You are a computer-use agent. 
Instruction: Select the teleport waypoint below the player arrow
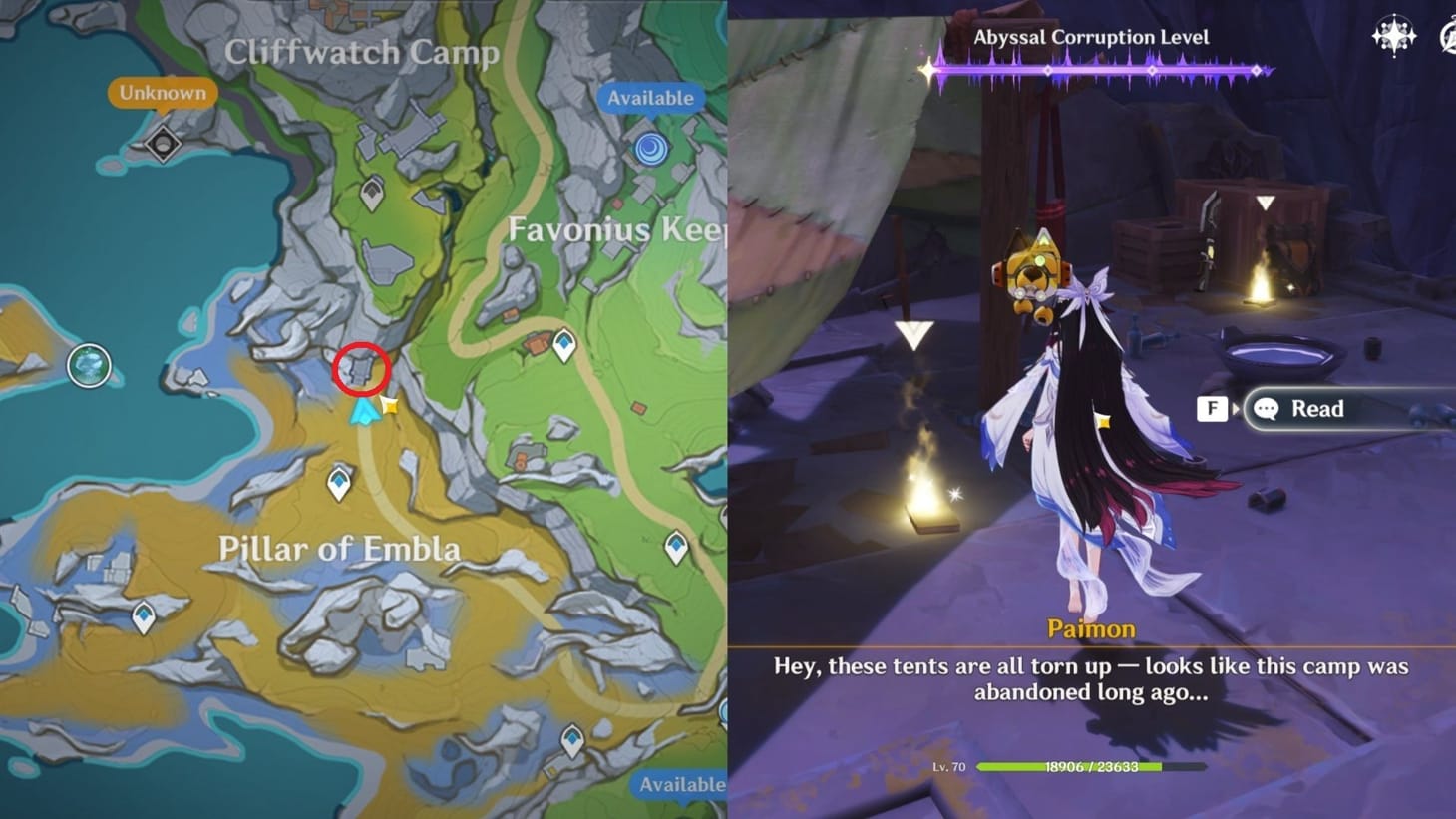340,483
